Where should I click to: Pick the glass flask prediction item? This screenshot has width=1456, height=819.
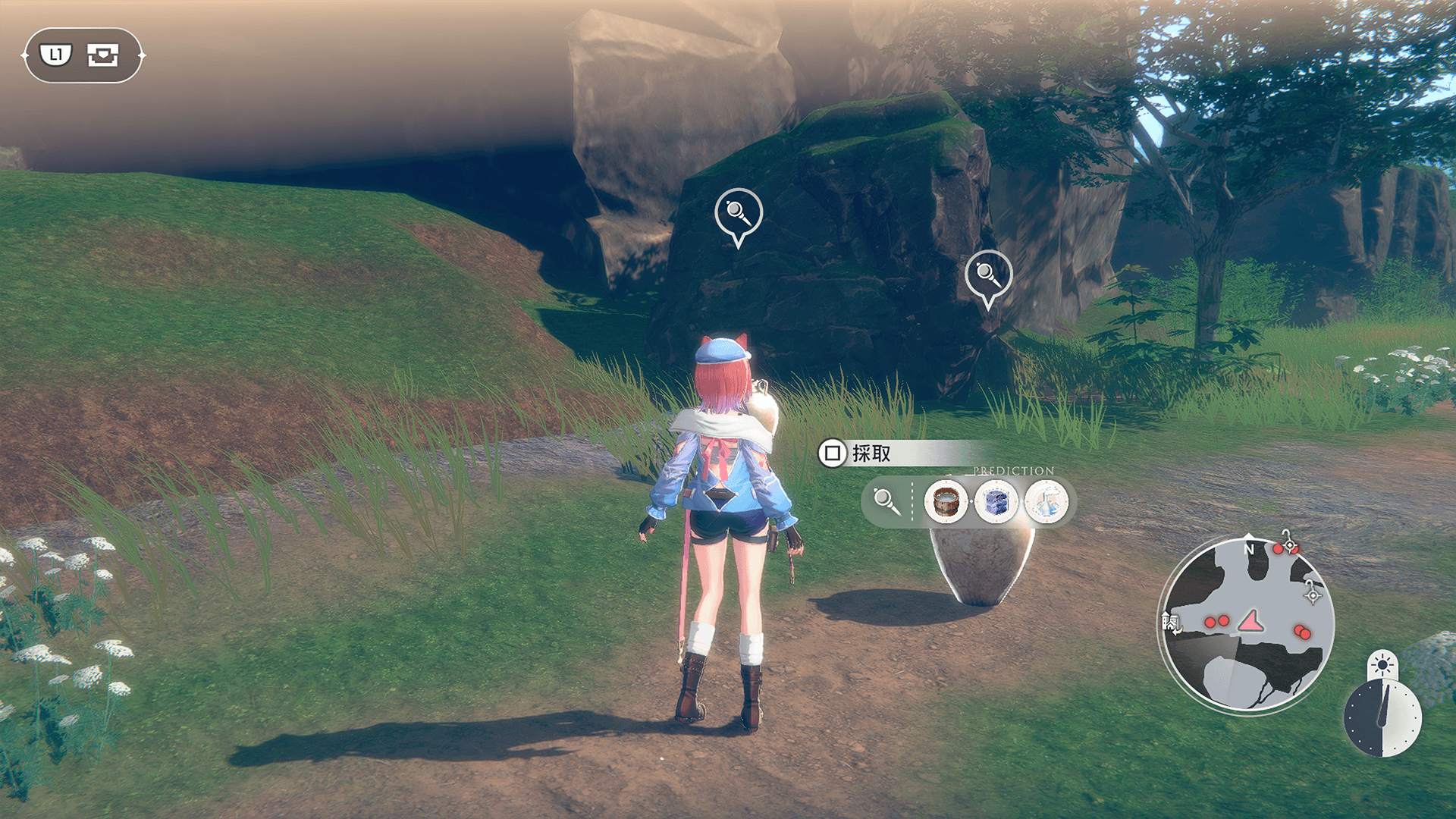point(1046,501)
